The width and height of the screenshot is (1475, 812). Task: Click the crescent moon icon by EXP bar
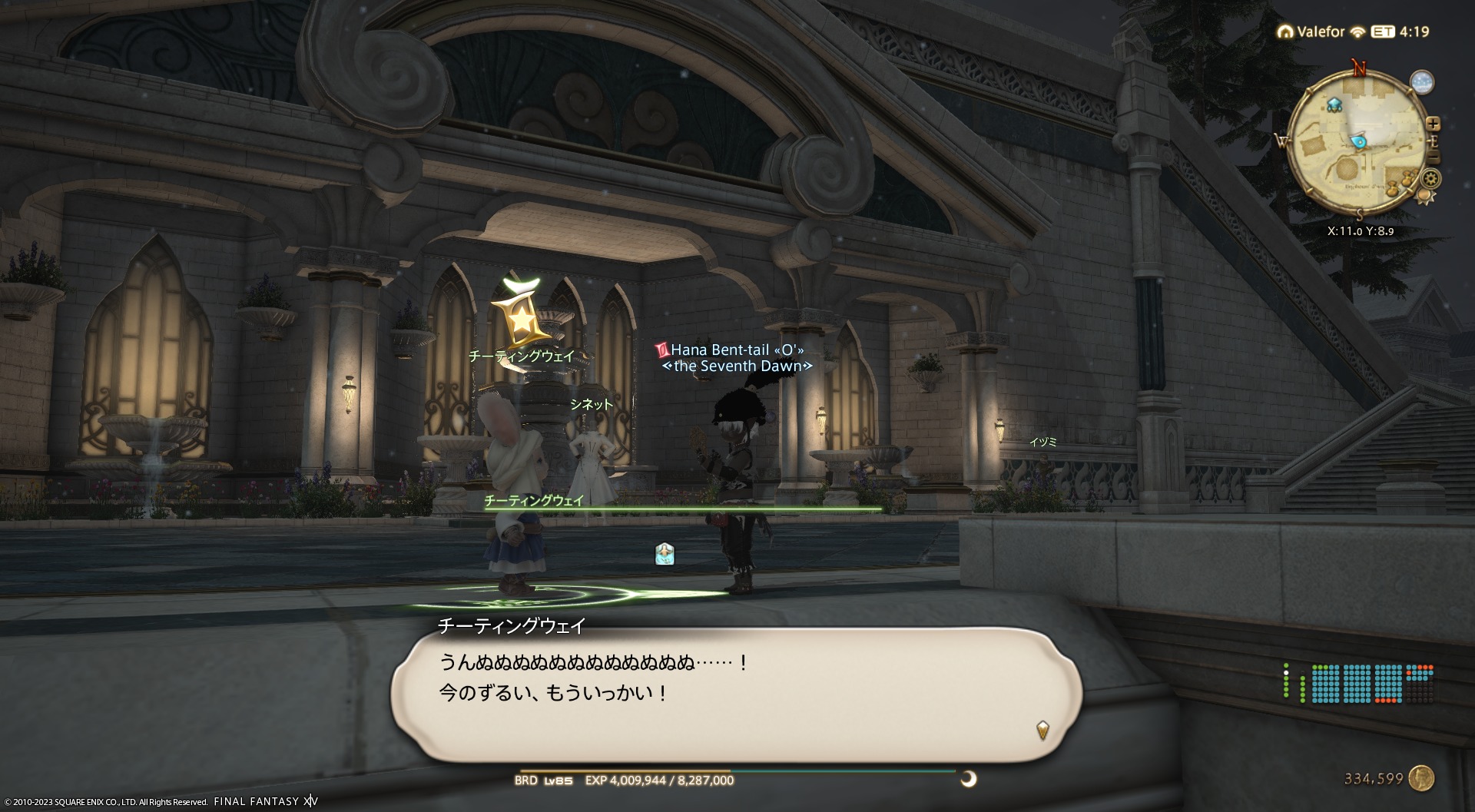coord(969,779)
